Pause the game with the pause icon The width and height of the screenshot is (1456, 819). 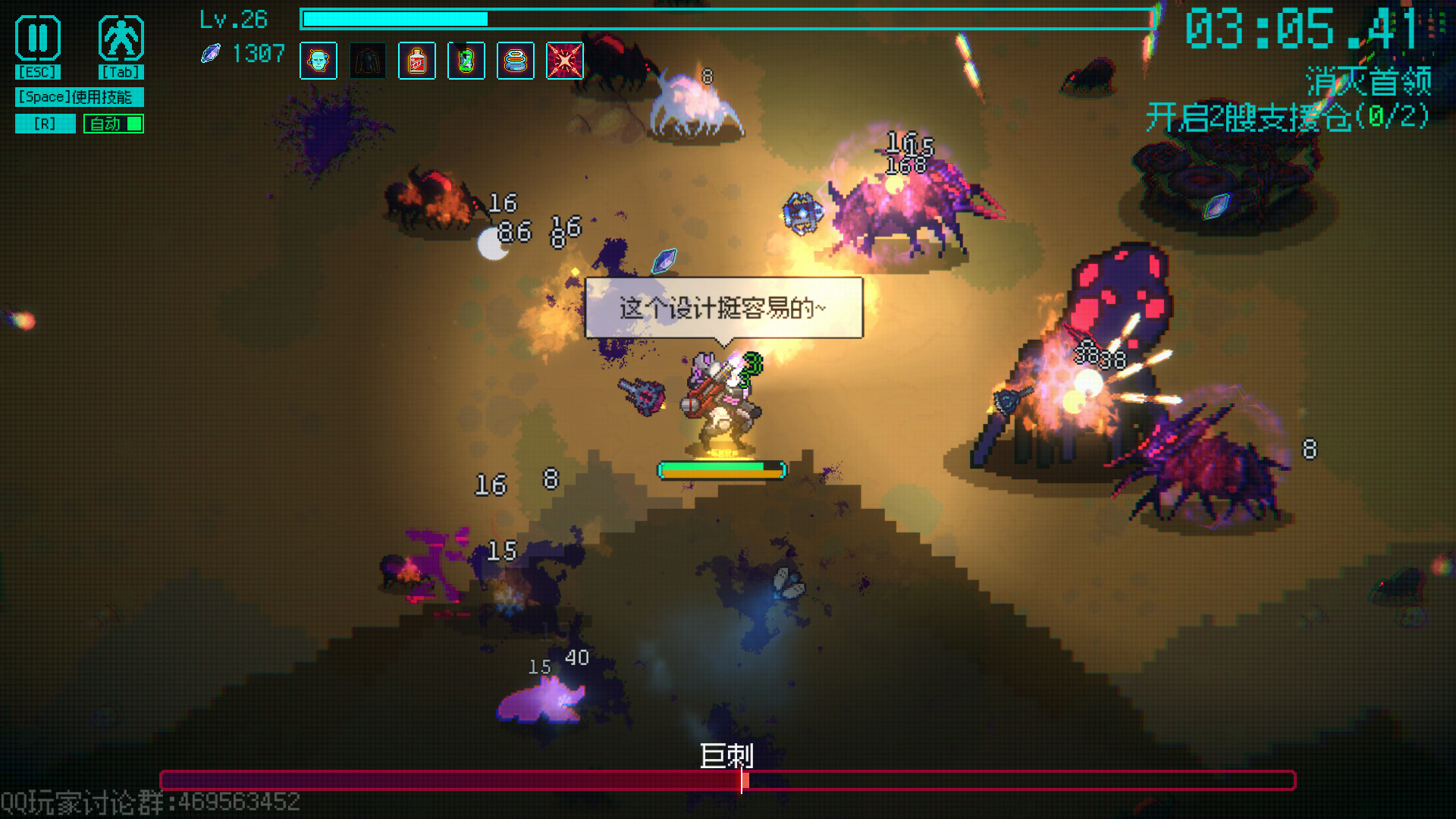pyautogui.click(x=38, y=38)
